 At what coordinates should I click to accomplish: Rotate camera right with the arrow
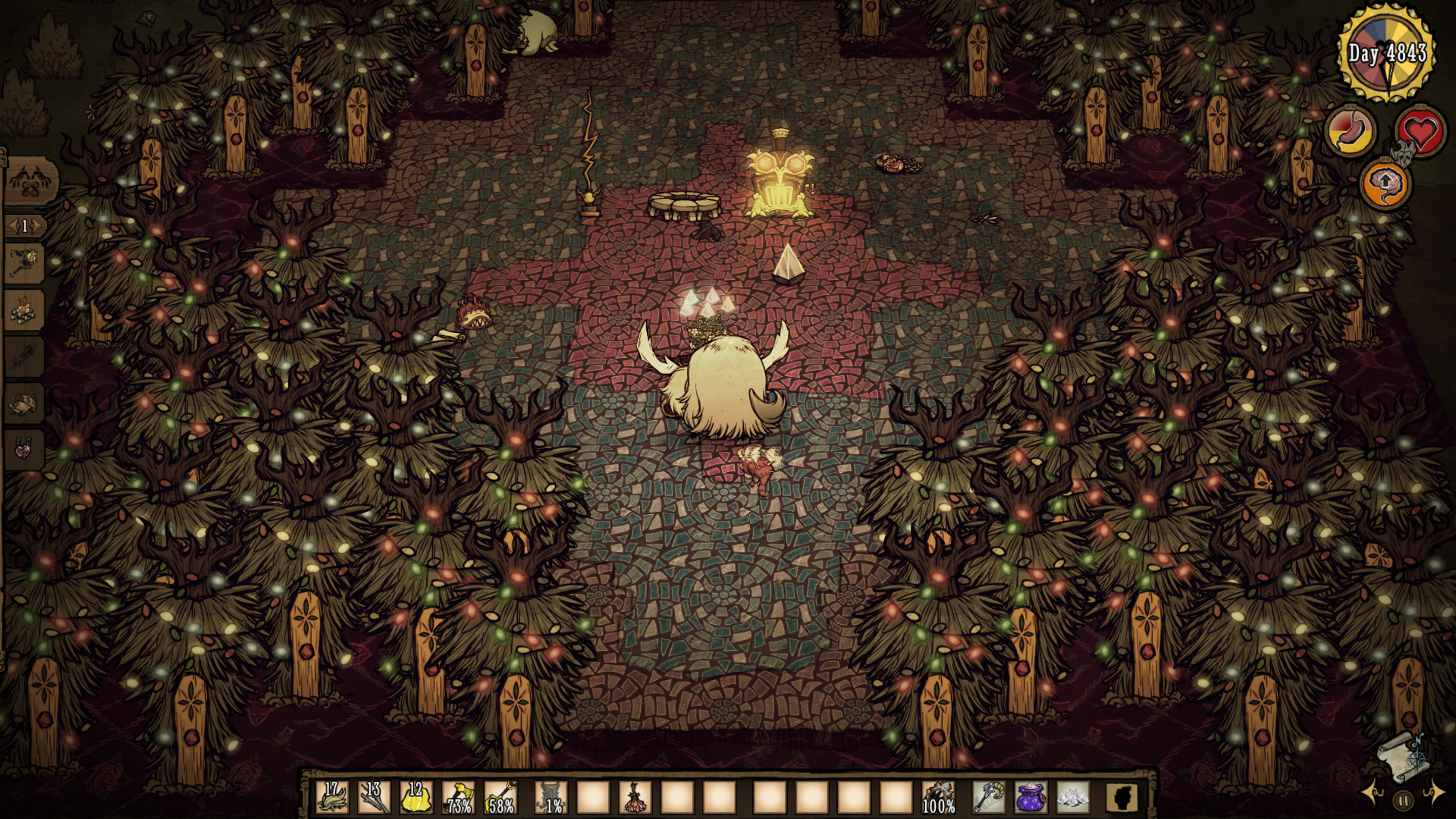[1435, 793]
